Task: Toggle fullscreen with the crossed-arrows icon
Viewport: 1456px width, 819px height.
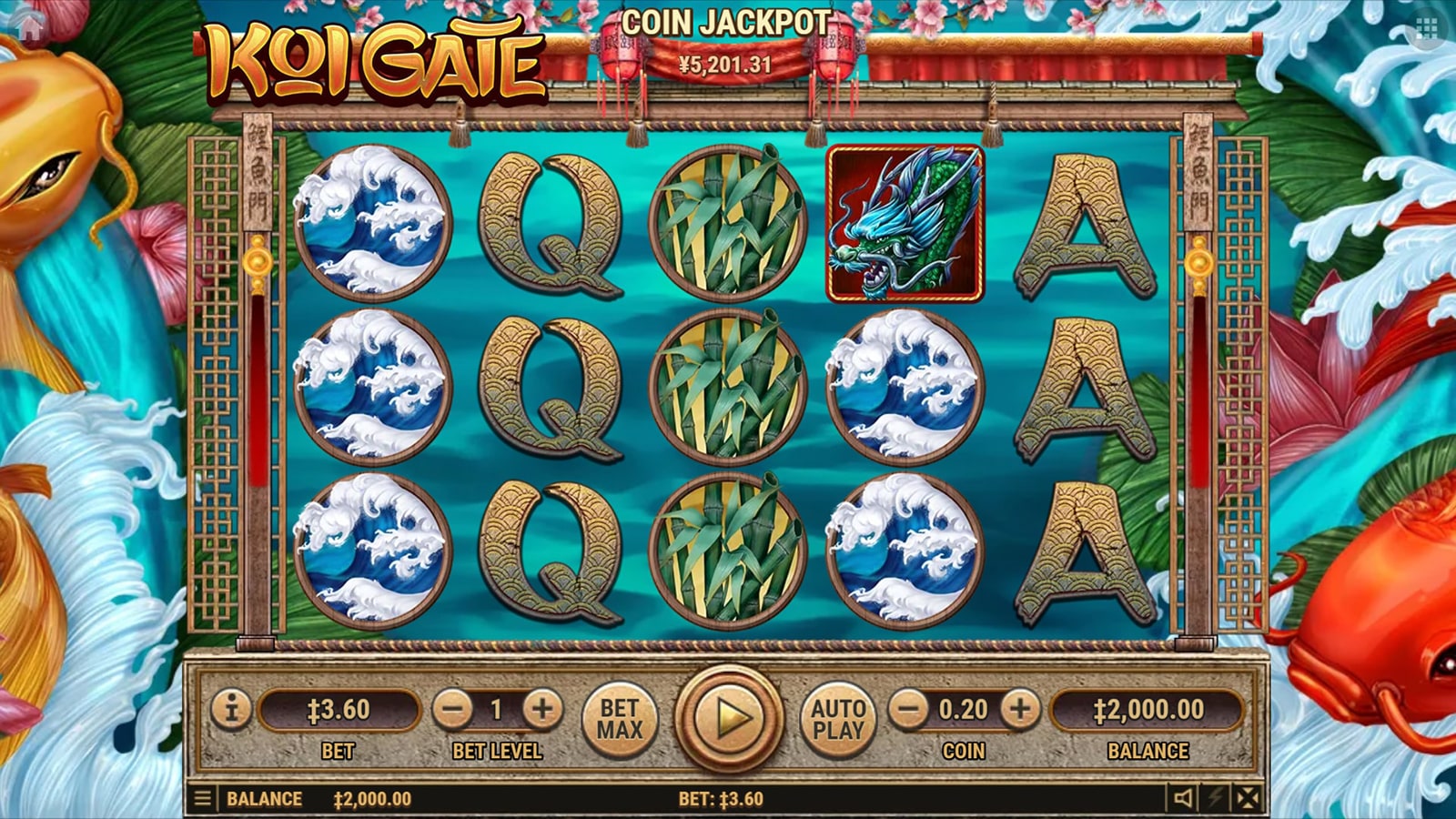Action: click(1248, 799)
